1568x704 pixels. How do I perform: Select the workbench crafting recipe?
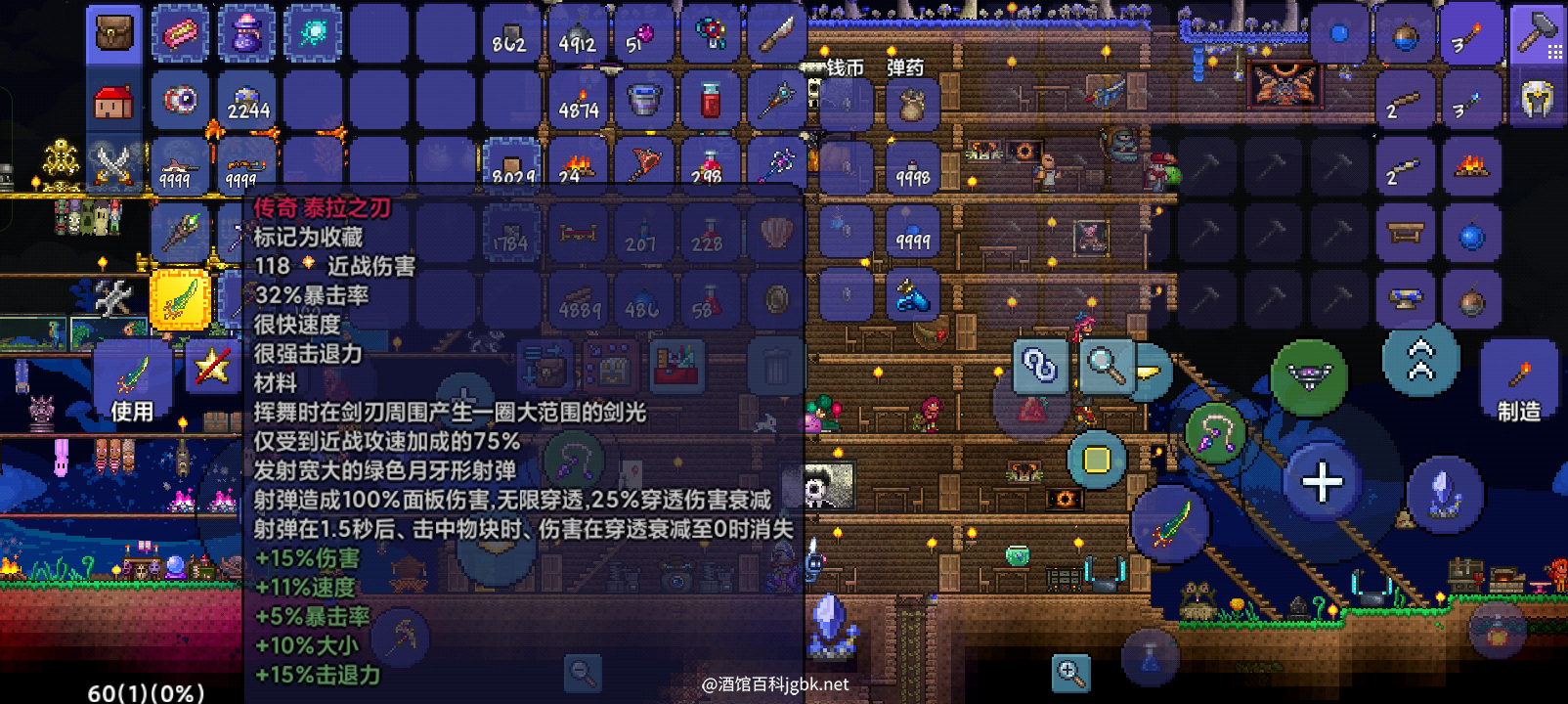[x=1405, y=233]
